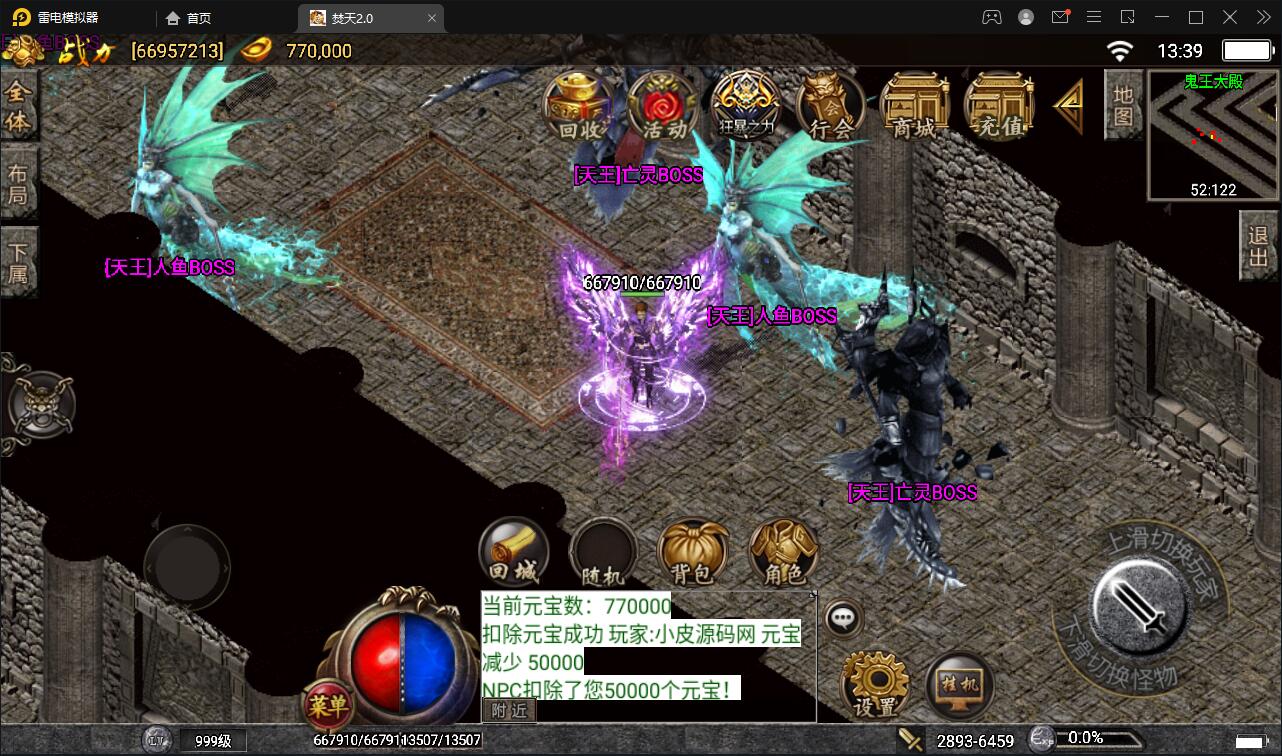Select the 附近 nearby chat channel
This screenshot has width=1282, height=756.
(508, 710)
